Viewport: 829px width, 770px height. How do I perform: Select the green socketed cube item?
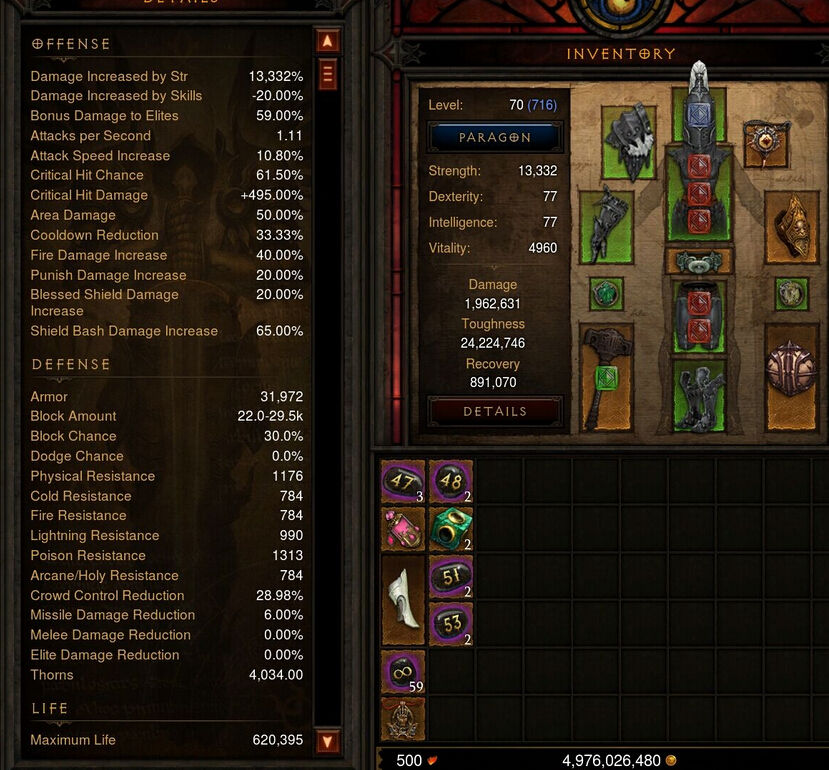point(450,529)
